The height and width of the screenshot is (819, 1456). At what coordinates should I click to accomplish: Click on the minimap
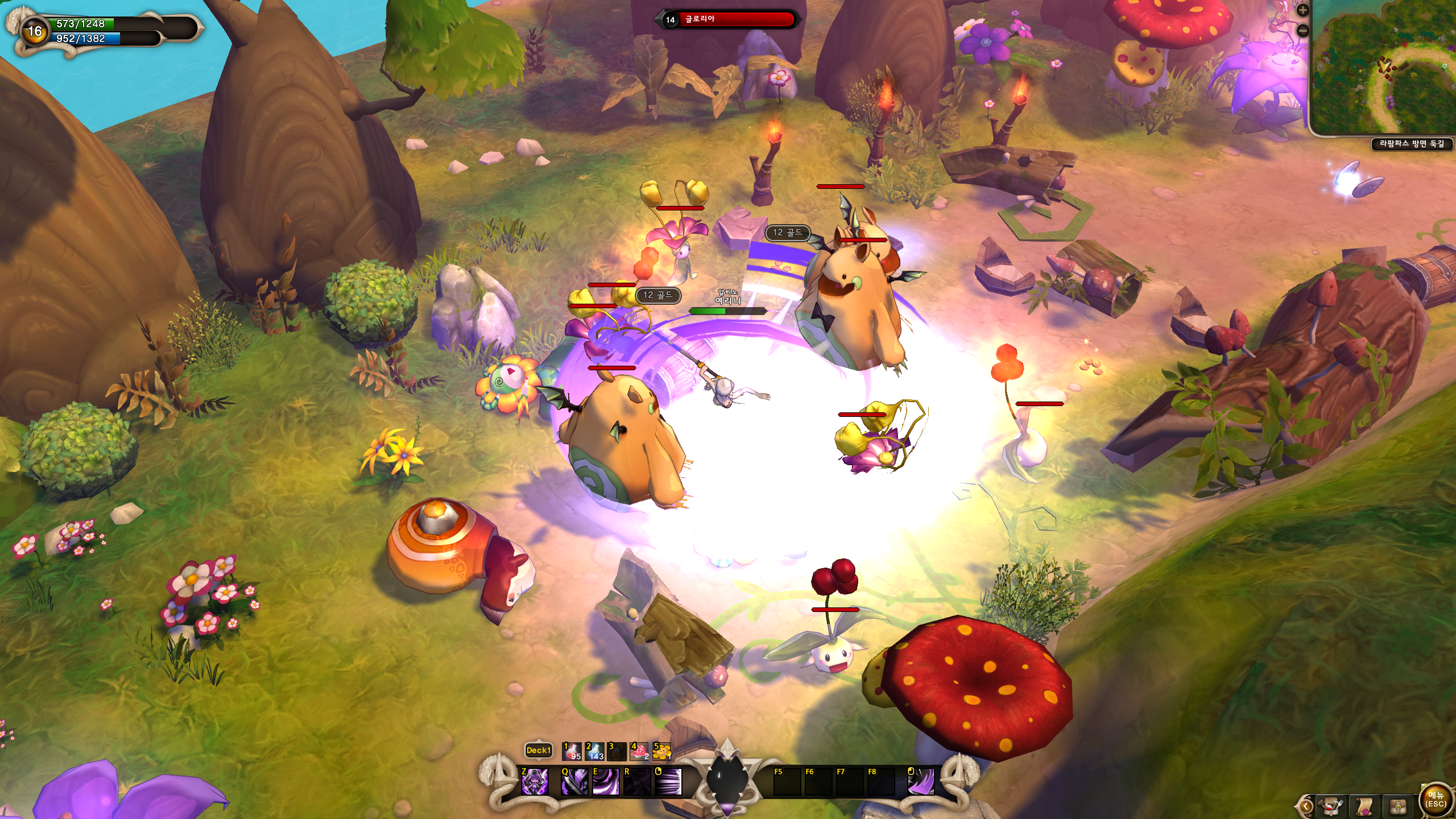(1383, 68)
